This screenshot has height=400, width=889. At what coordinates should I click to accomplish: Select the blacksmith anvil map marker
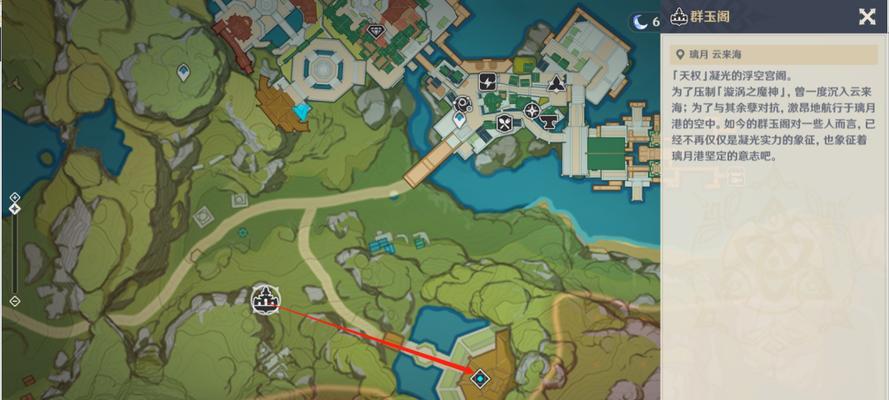coord(548,120)
